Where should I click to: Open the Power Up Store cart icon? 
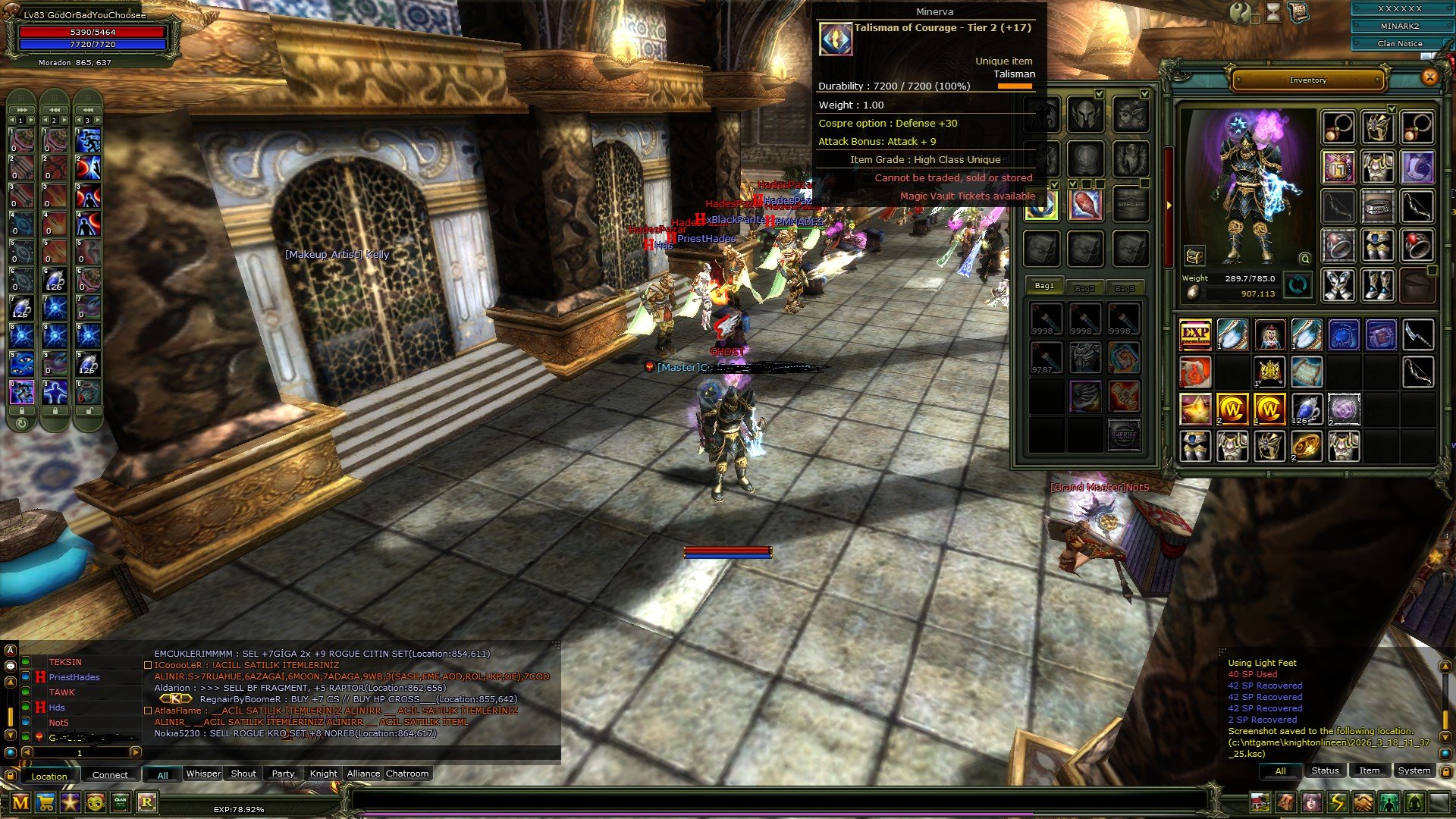coord(45,802)
